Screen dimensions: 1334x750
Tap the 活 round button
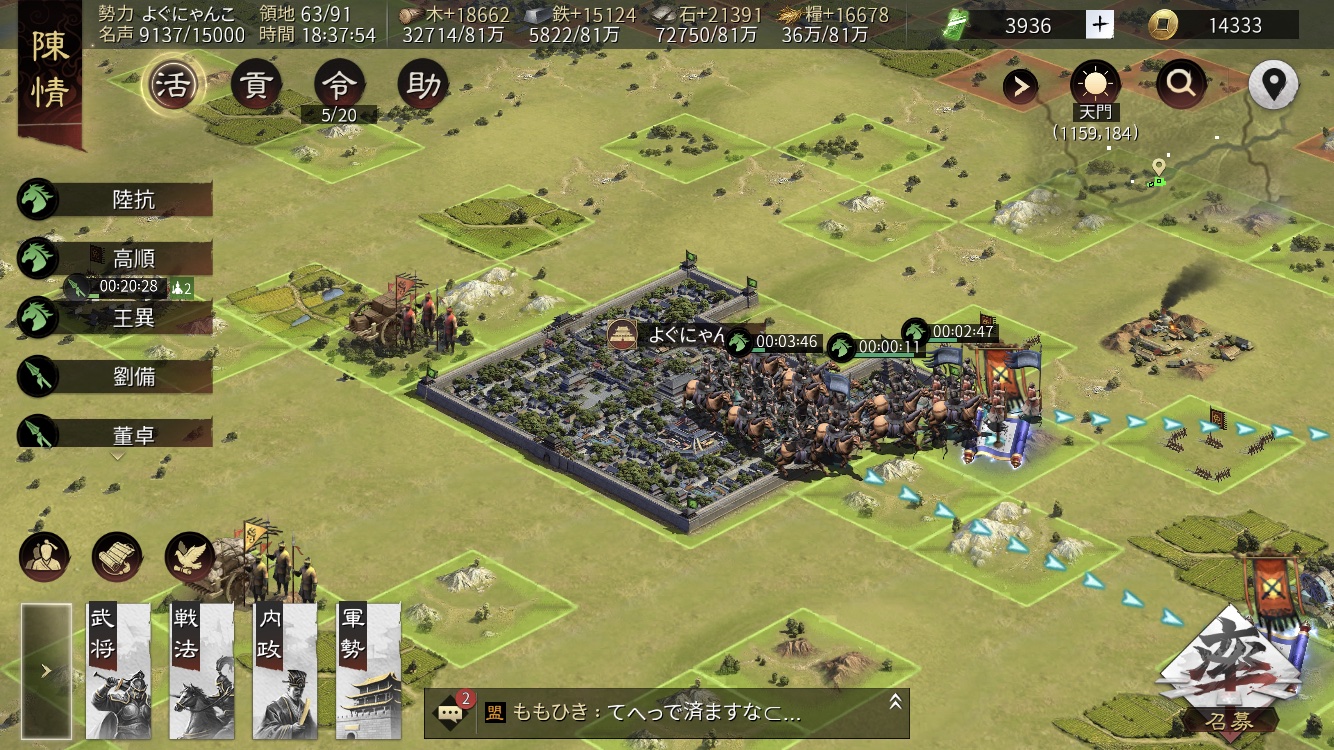pos(173,86)
